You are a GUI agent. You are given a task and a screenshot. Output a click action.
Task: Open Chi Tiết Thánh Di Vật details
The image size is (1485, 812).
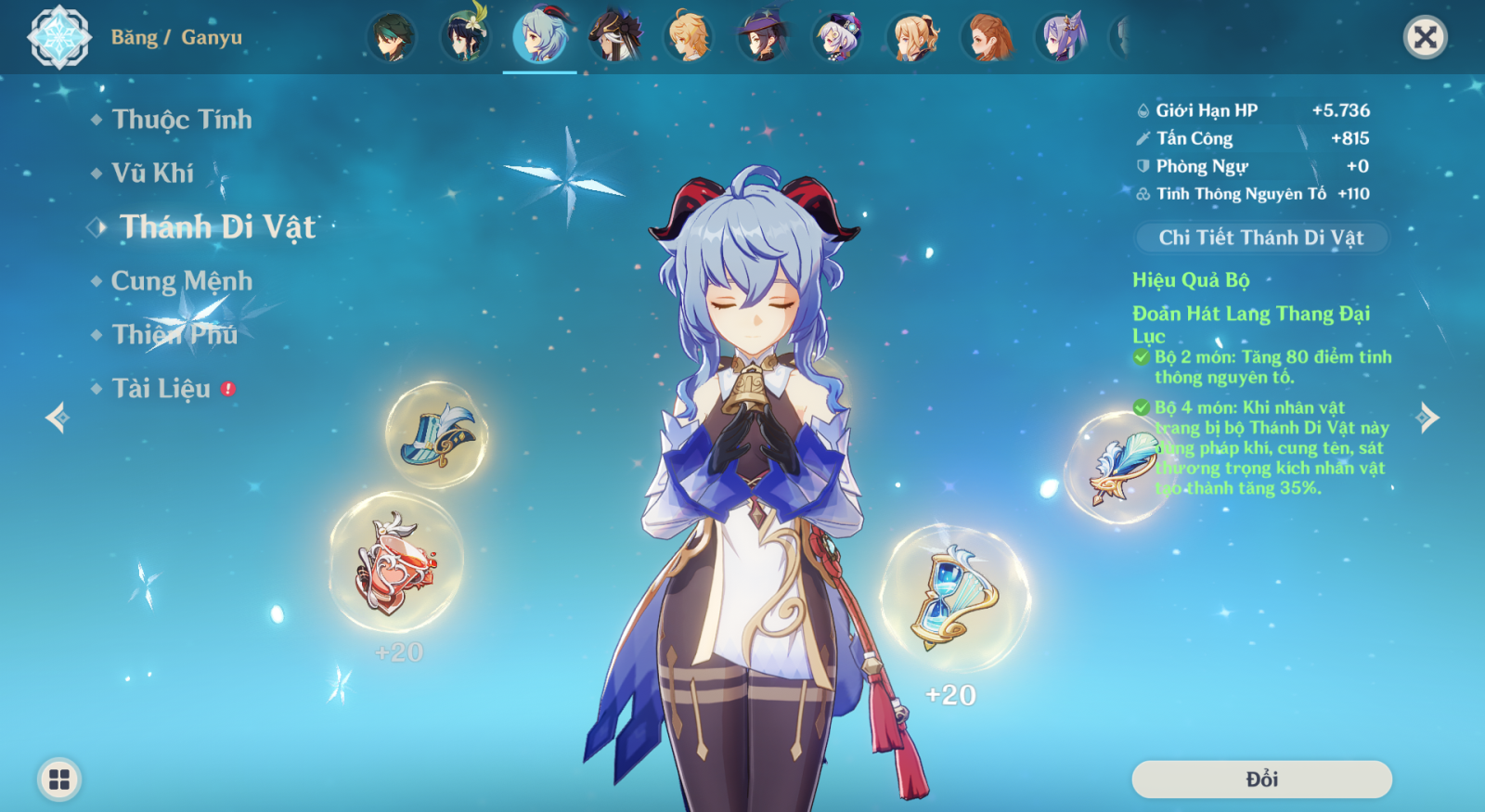click(1260, 238)
